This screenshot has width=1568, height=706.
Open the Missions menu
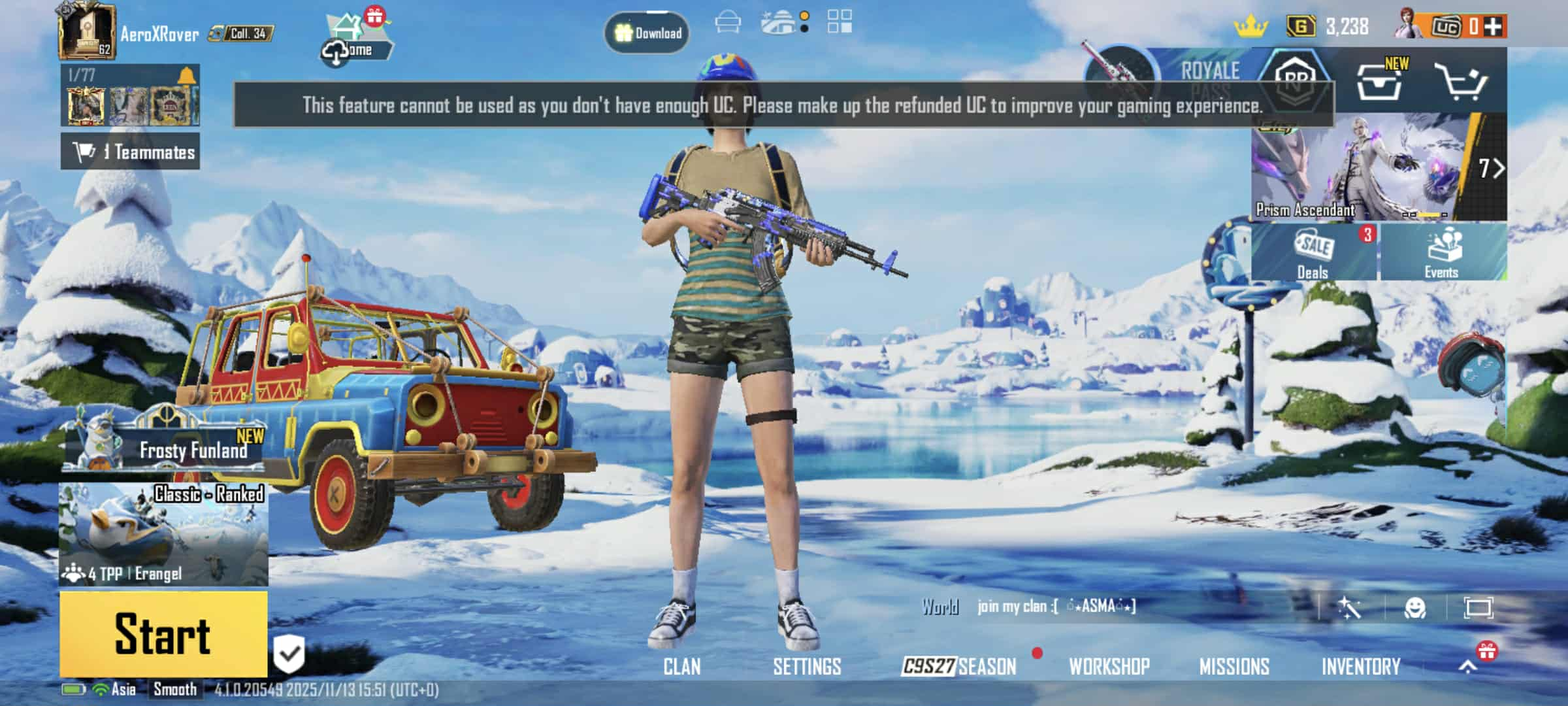point(1234,667)
